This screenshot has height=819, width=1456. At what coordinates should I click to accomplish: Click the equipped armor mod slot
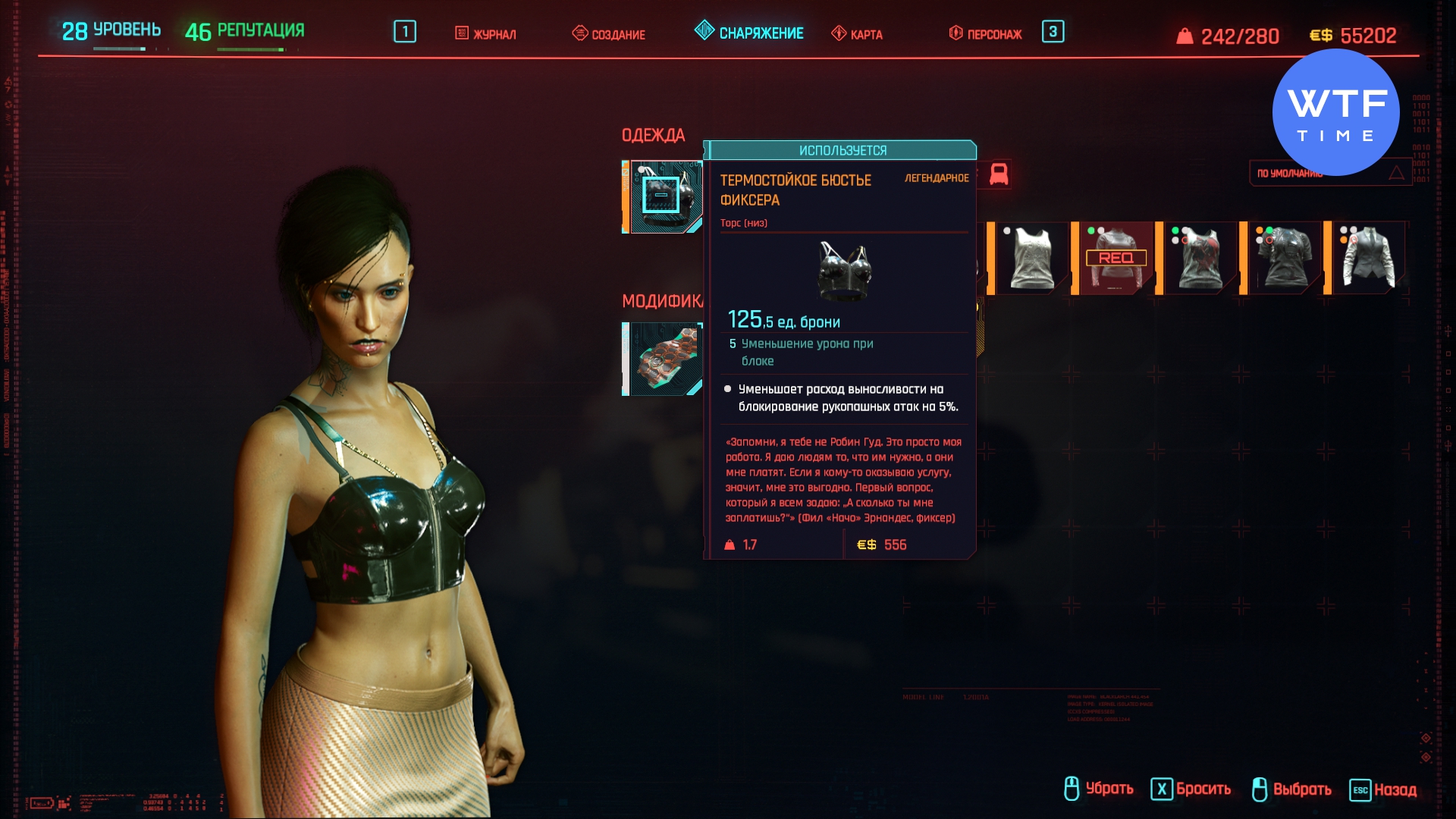(663, 359)
